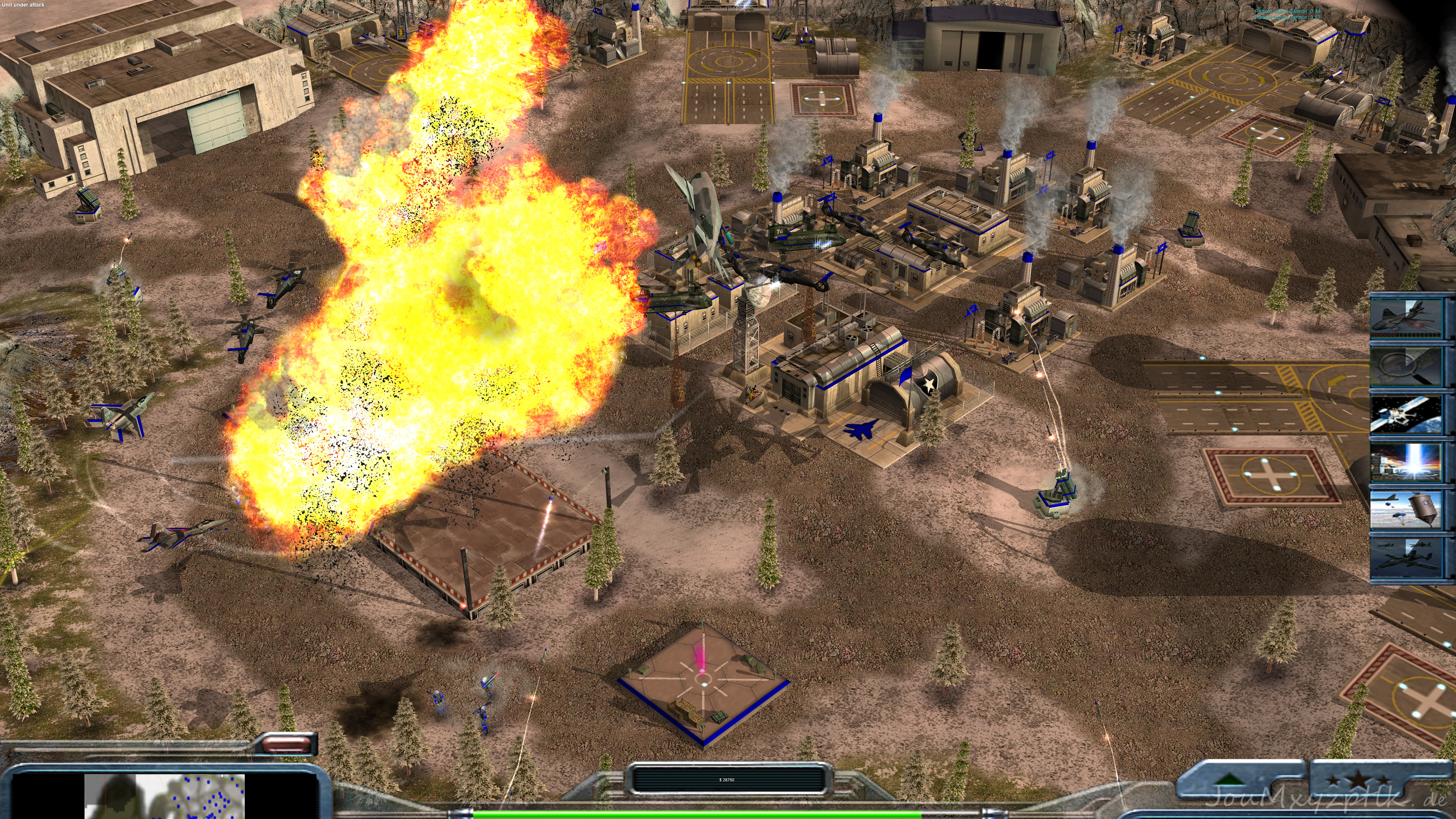The height and width of the screenshot is (819, 1456).
Task: Click the red oval button above minimap
Action: pyautogui.click(x=287, y=744)
